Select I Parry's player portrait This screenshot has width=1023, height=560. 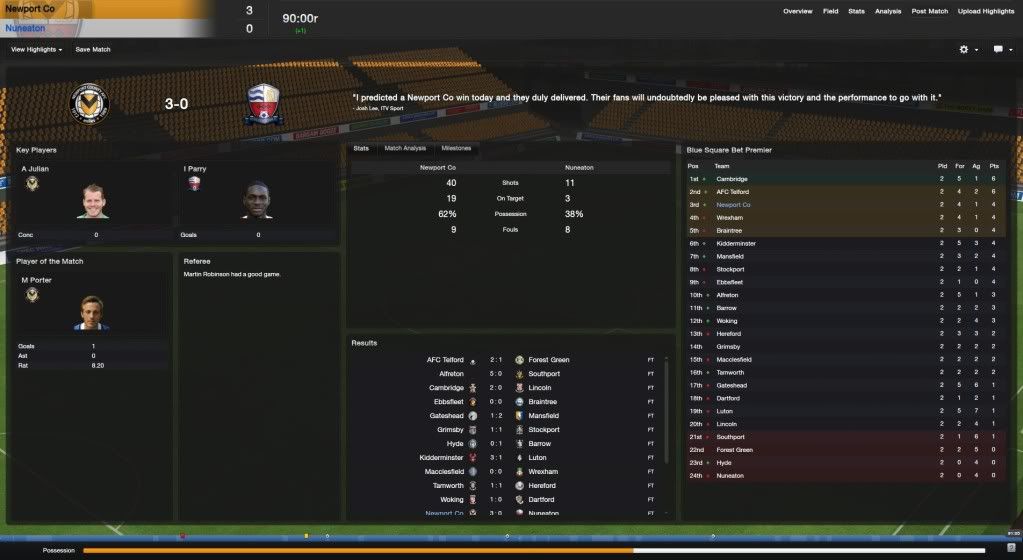(x=257, y=201)
